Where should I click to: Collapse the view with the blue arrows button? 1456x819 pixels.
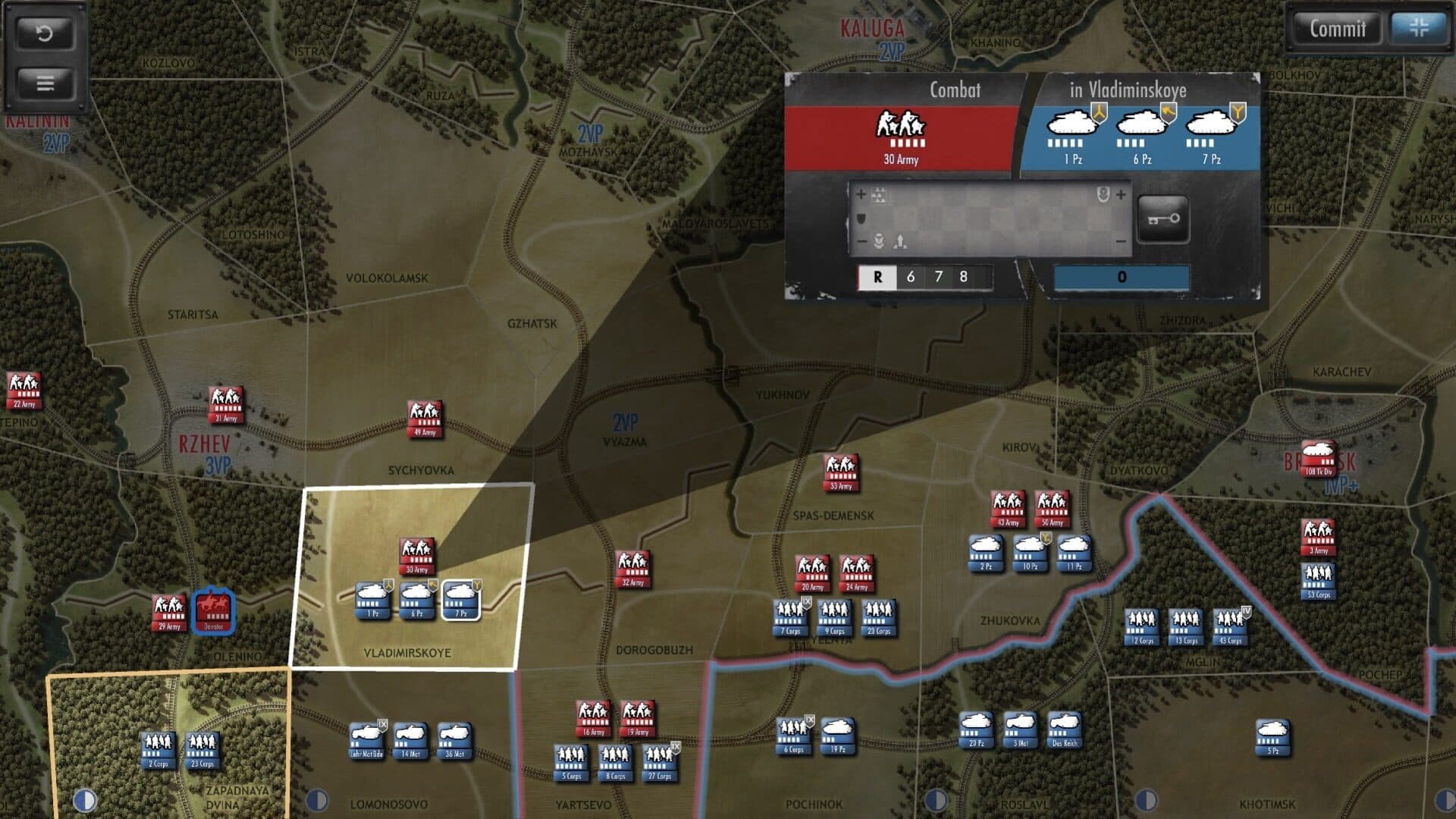tap(1418, 29)
